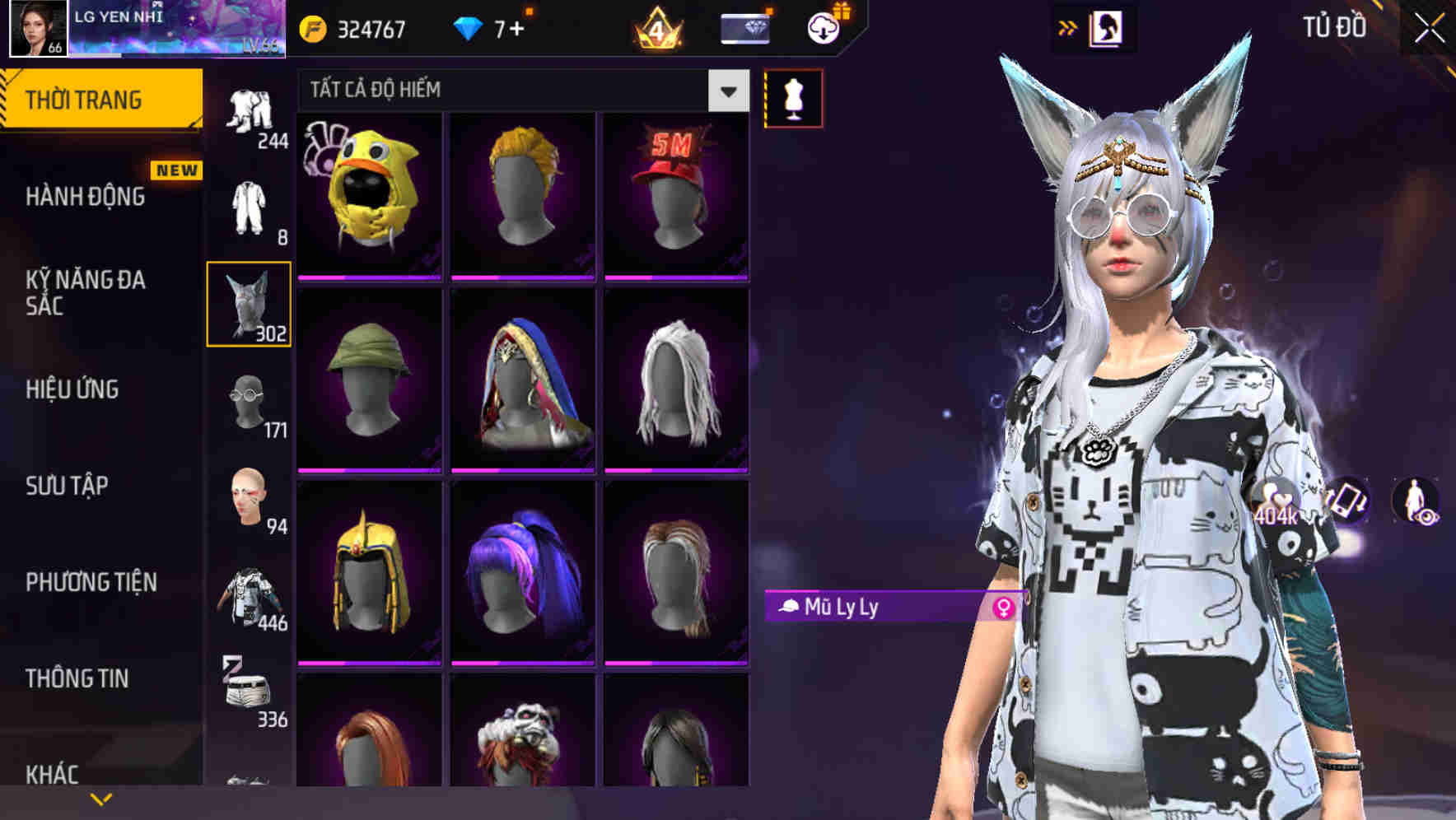Collapse the panel using the double arrows
This screenshot has width=1456, height=820.
[1068, 27]
